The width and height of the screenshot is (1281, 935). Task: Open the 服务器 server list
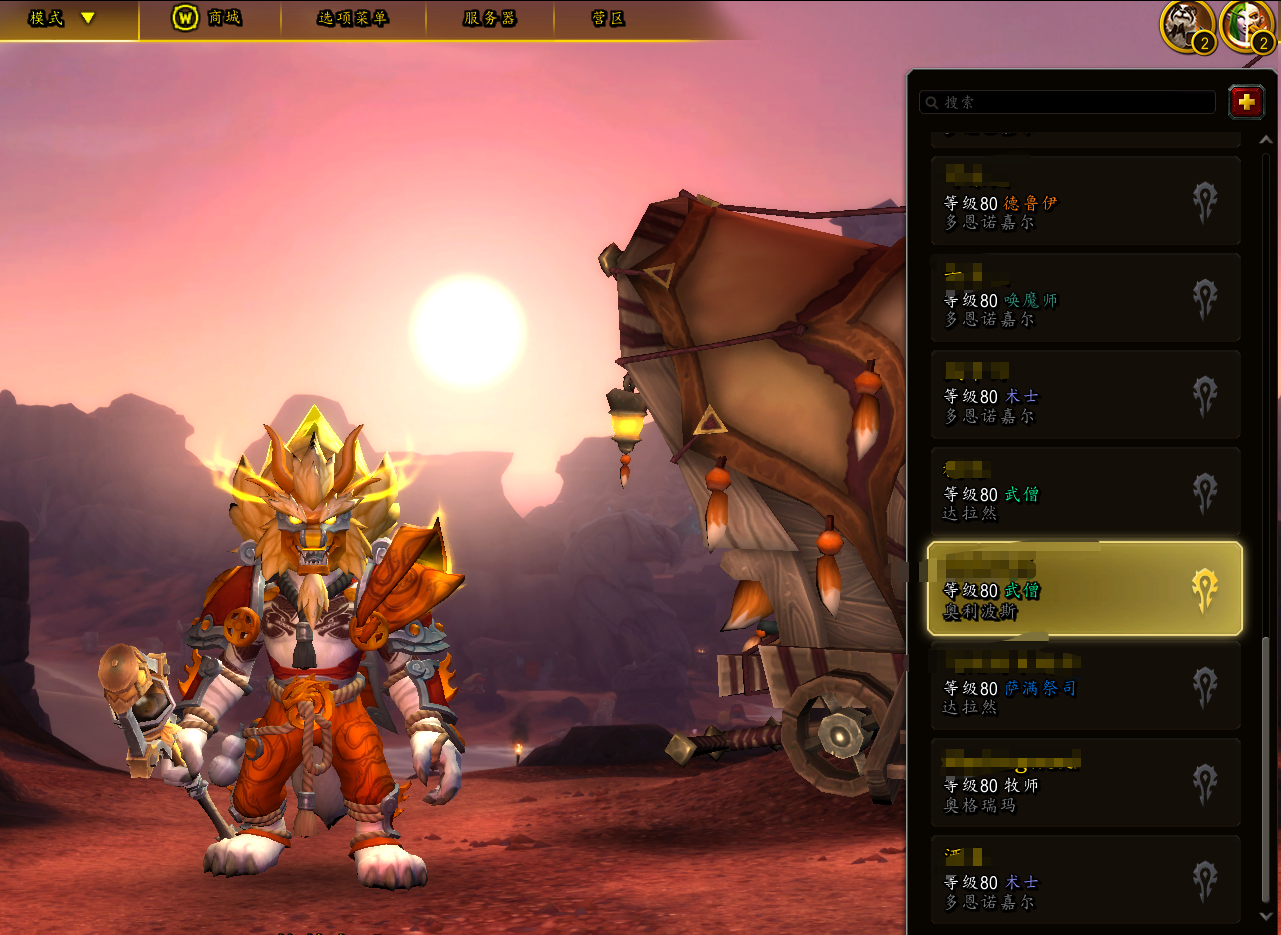point(489,19)
